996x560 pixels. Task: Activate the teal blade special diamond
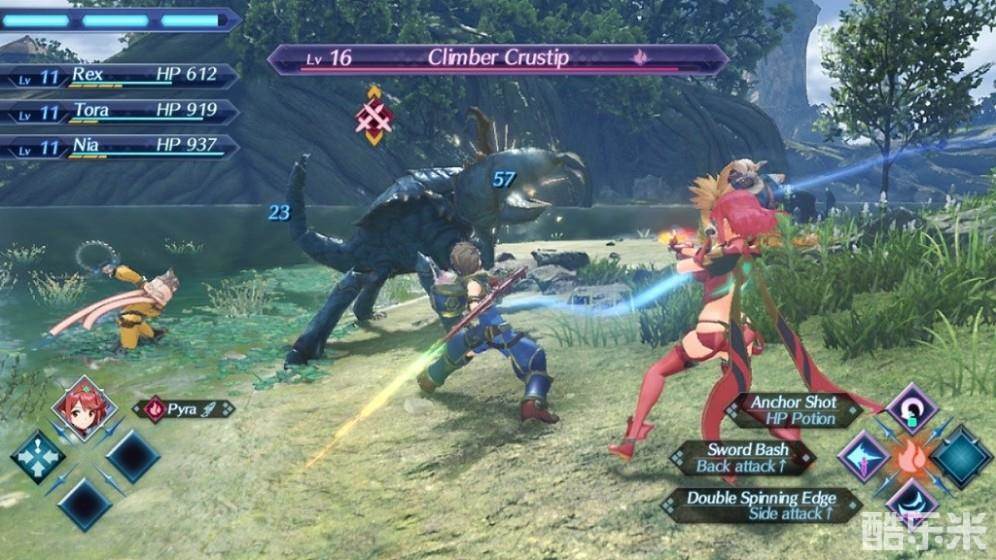pyautogui.click(x=962, y=456)
